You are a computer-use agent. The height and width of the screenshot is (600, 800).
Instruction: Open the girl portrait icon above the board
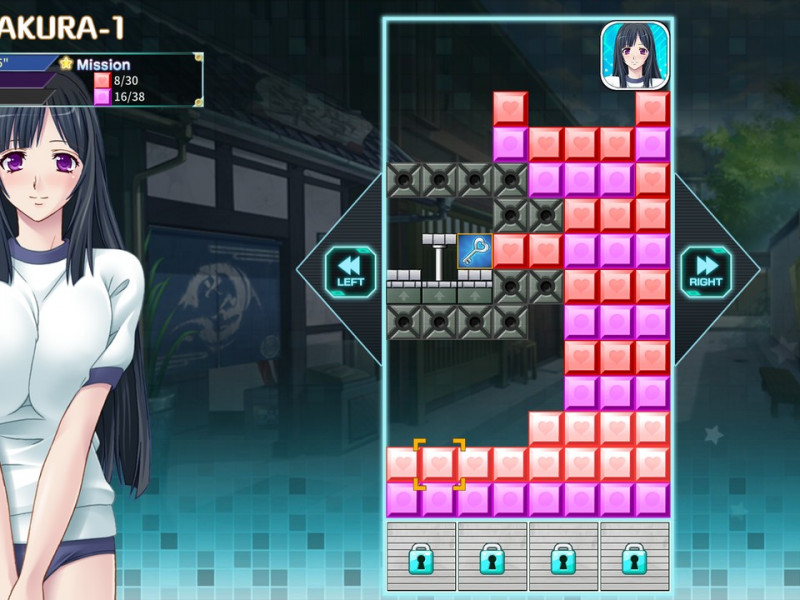point(634,55)
